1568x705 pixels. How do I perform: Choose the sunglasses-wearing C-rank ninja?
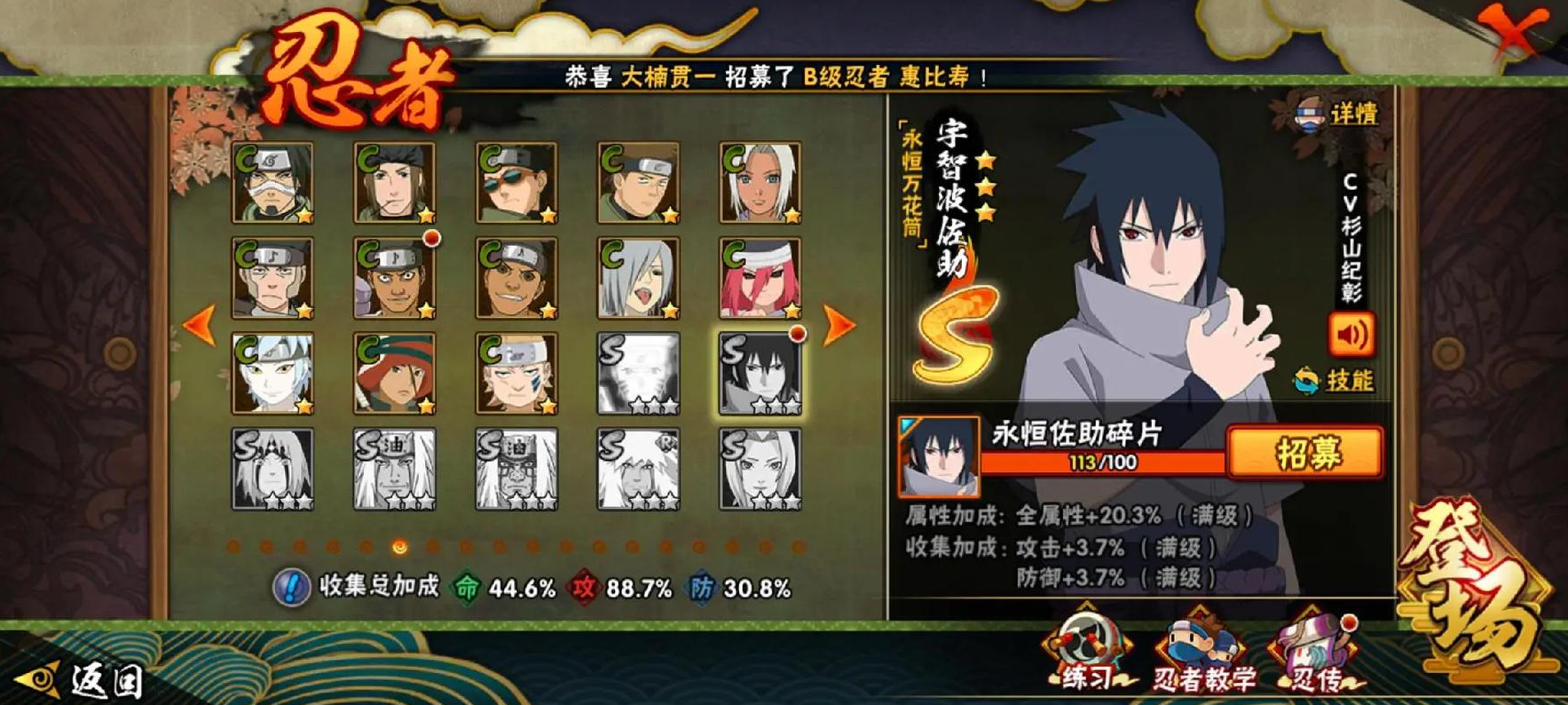tap(516, 183)
